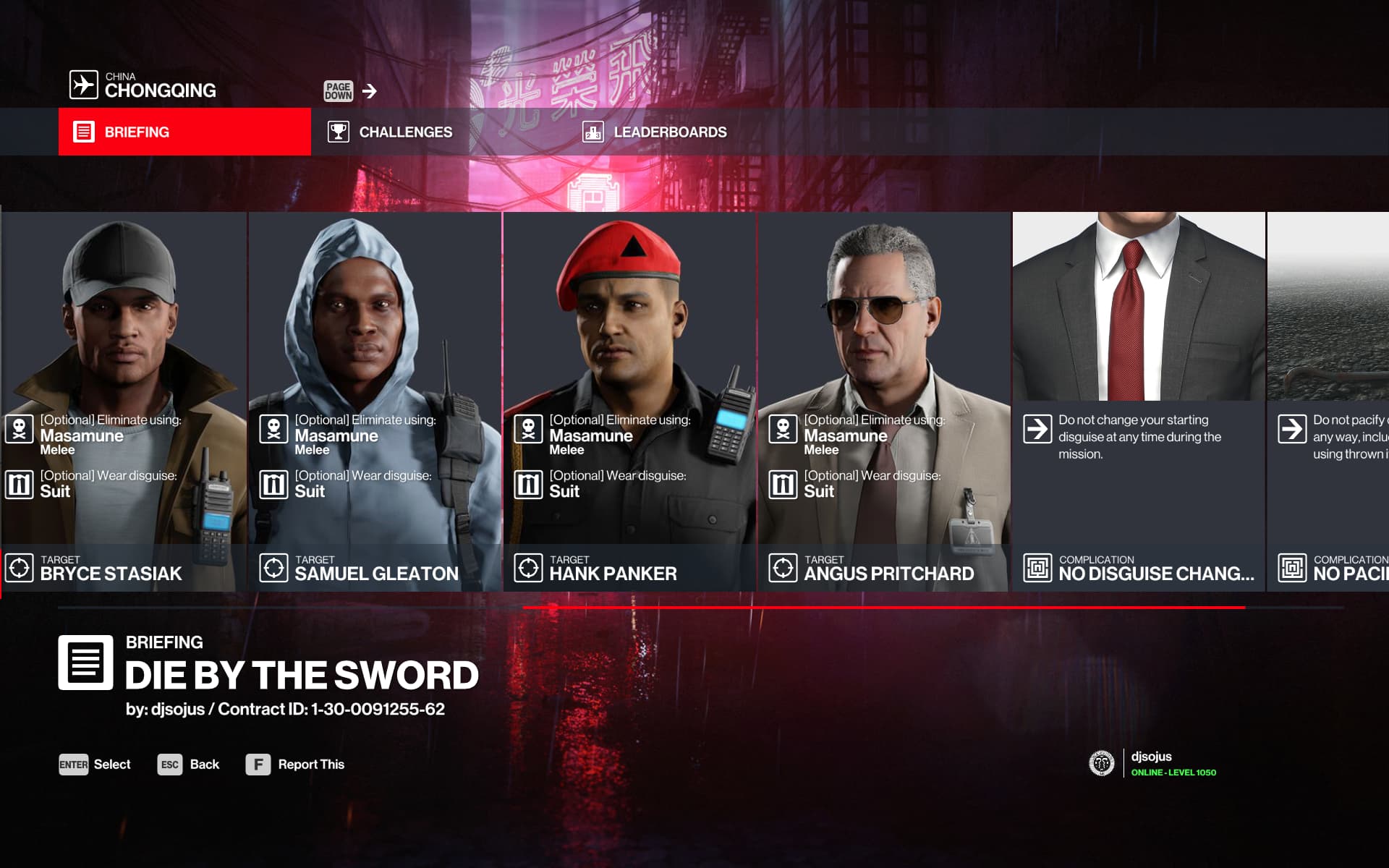The image size is (1389, 868).
Task: Click the Die By The Sword briefing title
Action: point(302,676)
